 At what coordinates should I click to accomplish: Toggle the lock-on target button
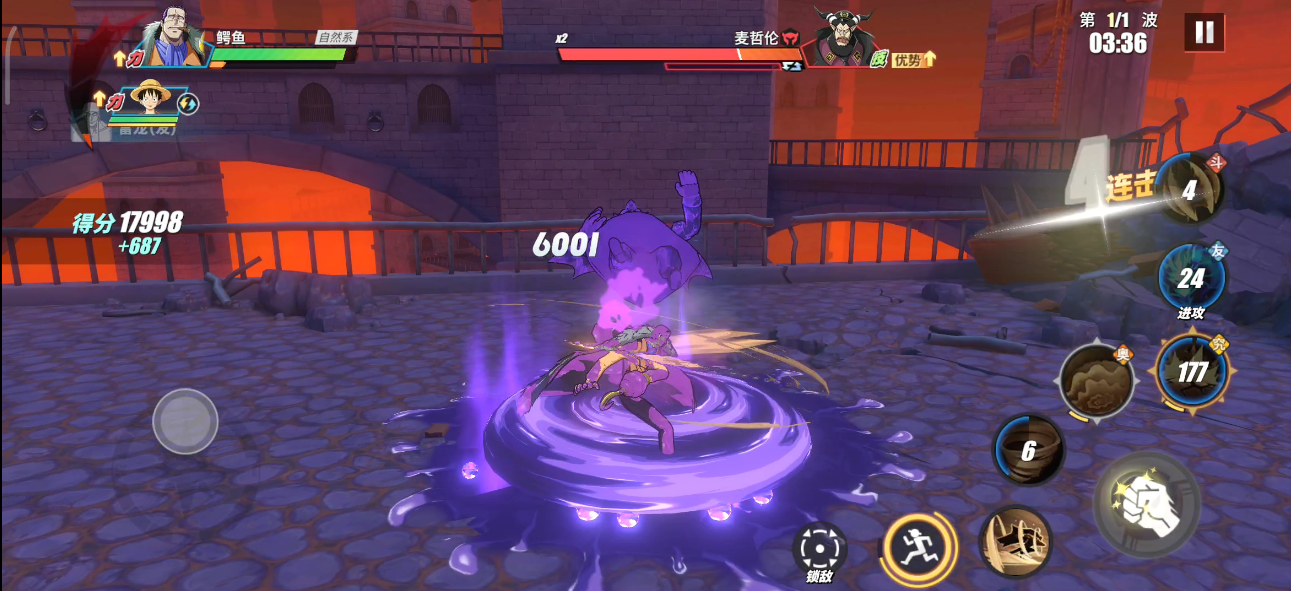pyautogui.click(x=819, y=549)
